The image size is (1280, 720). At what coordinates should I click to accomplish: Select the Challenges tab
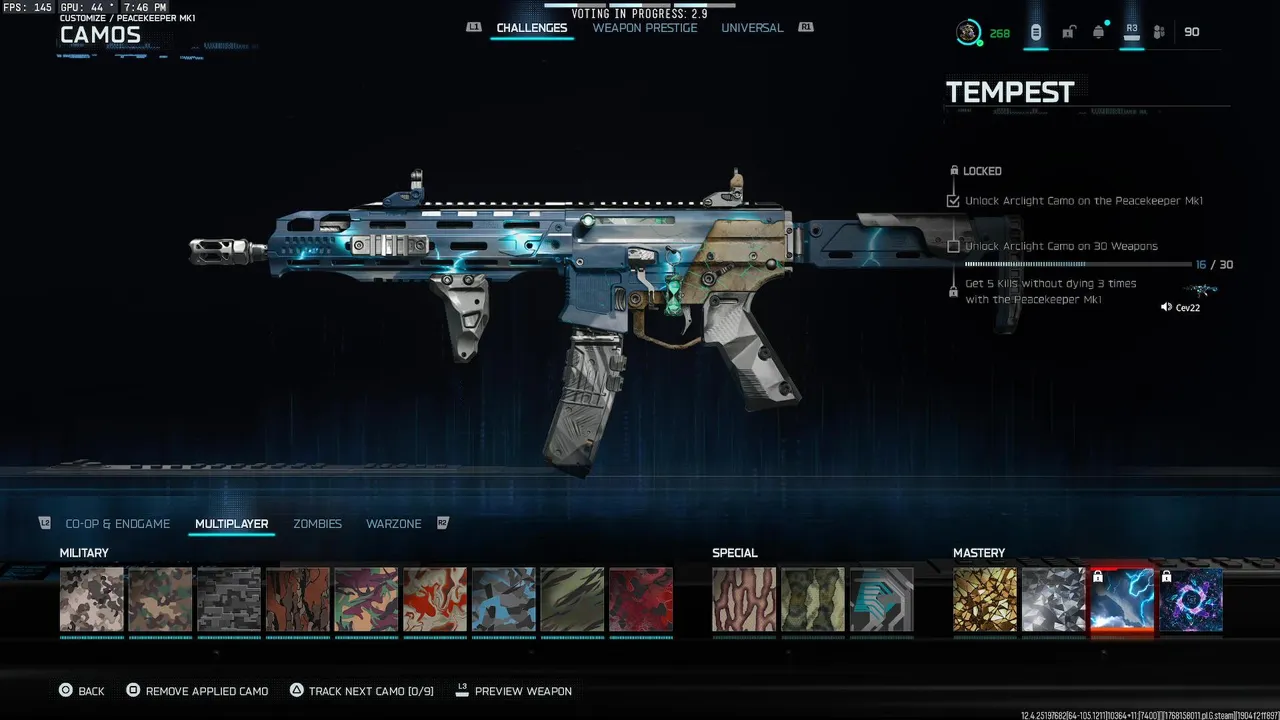(x=532, y=28)
